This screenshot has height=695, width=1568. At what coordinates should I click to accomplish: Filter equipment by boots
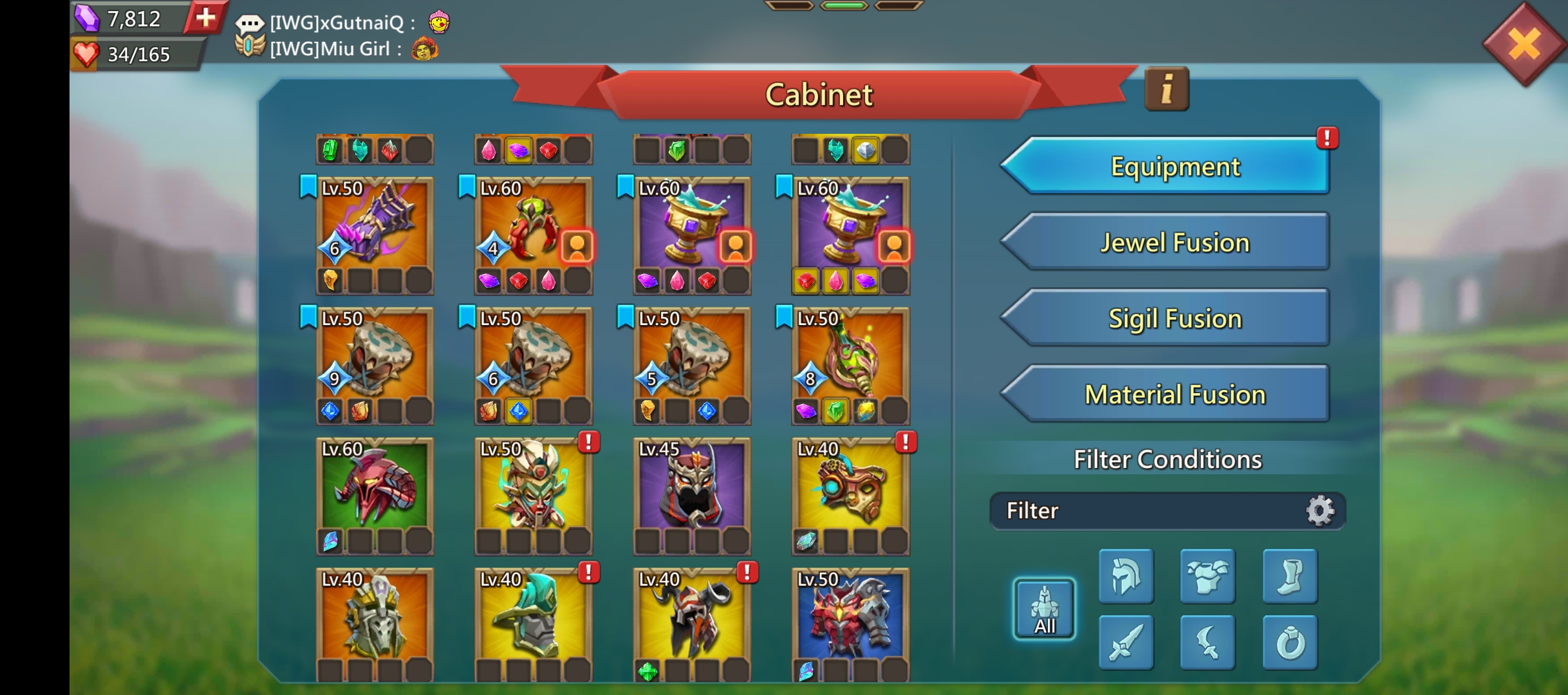point(1289,577)
